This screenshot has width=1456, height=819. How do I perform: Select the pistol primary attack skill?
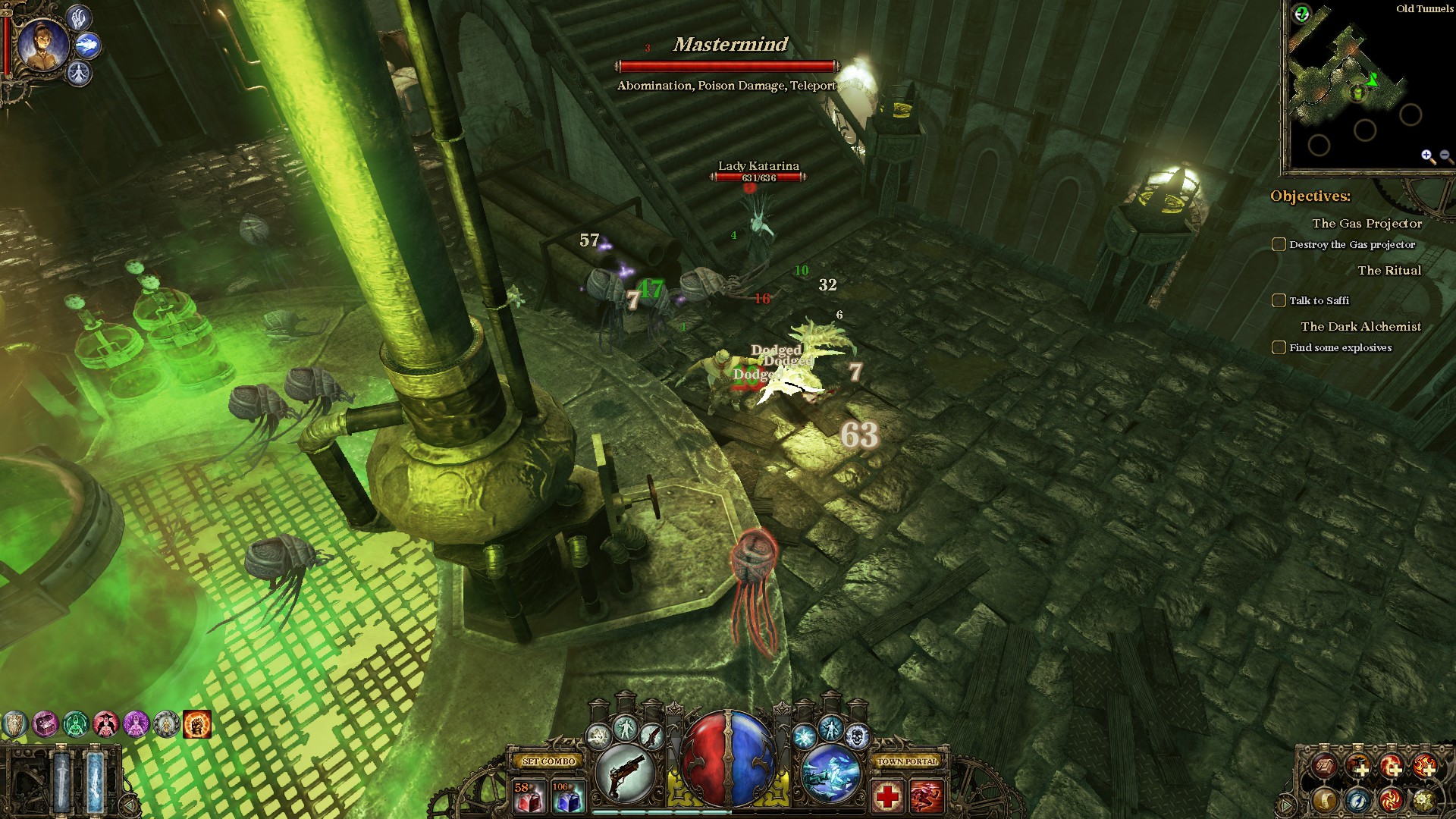[625, 773]
